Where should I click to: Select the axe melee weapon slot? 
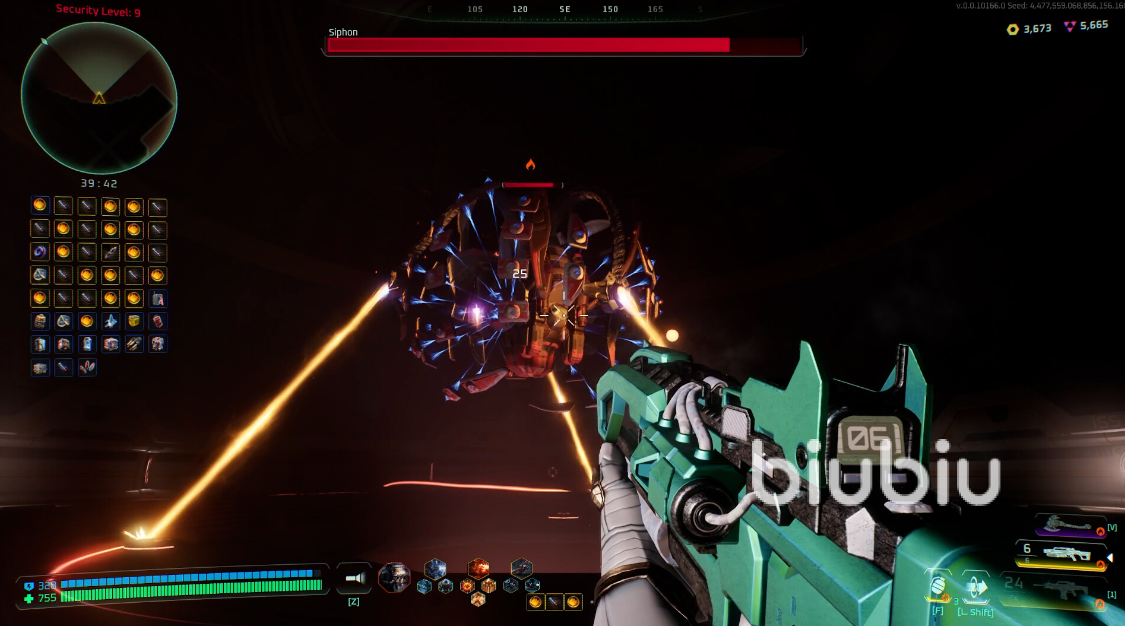[x=1069, y=523]
